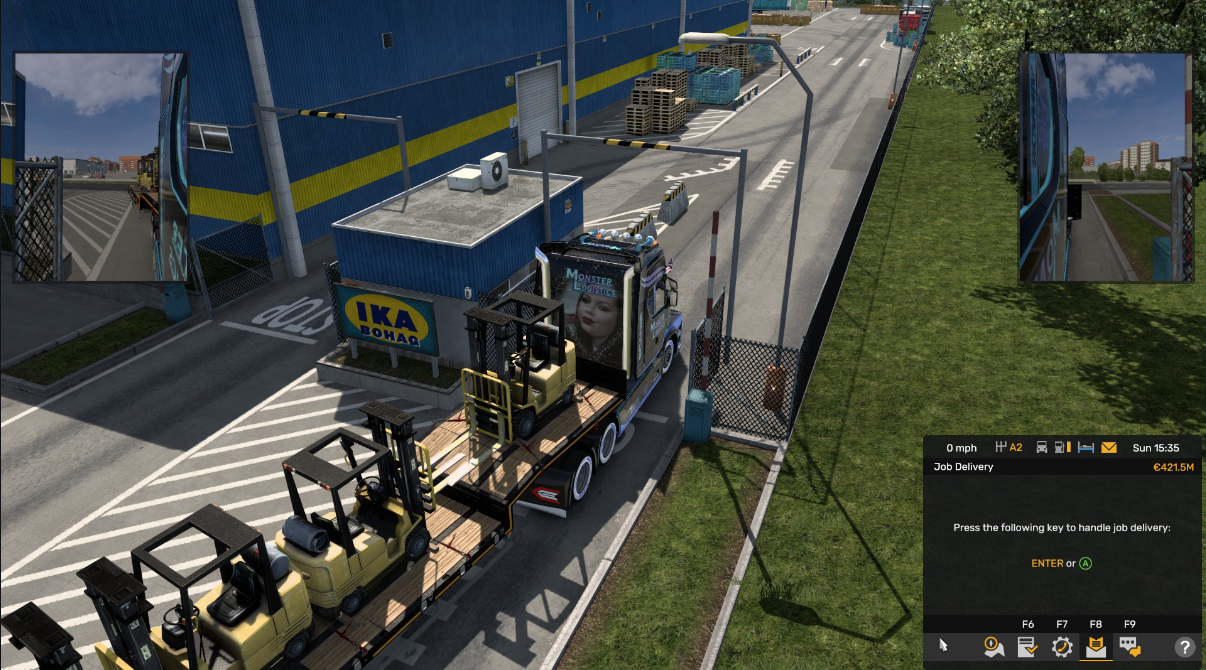
Task: Switch to the current job info tab
Action: click(x=1027, y=647)
